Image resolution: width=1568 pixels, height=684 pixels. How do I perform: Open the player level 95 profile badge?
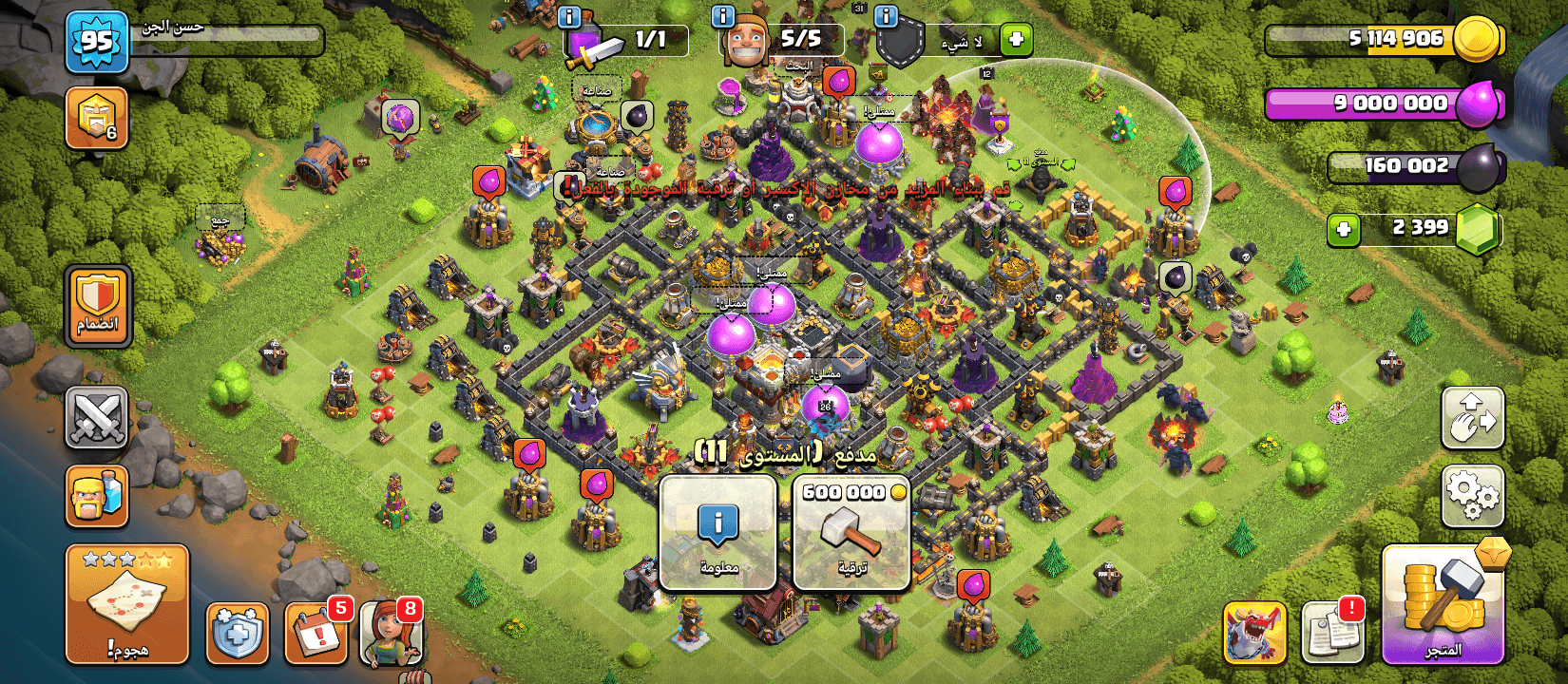pos(97,42)
